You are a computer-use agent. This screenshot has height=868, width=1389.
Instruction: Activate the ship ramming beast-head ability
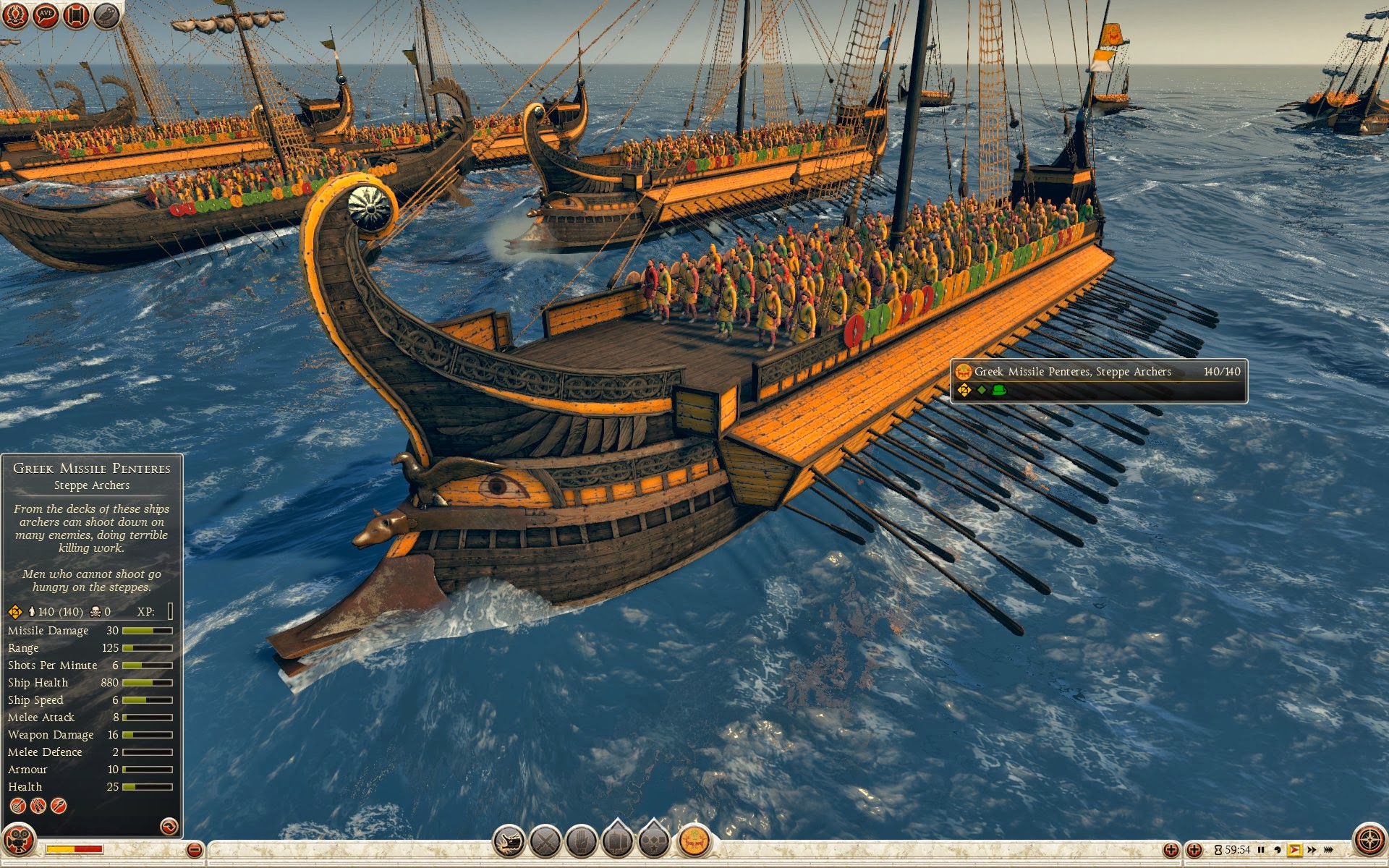pyautogui.click(x=509, y=841)
